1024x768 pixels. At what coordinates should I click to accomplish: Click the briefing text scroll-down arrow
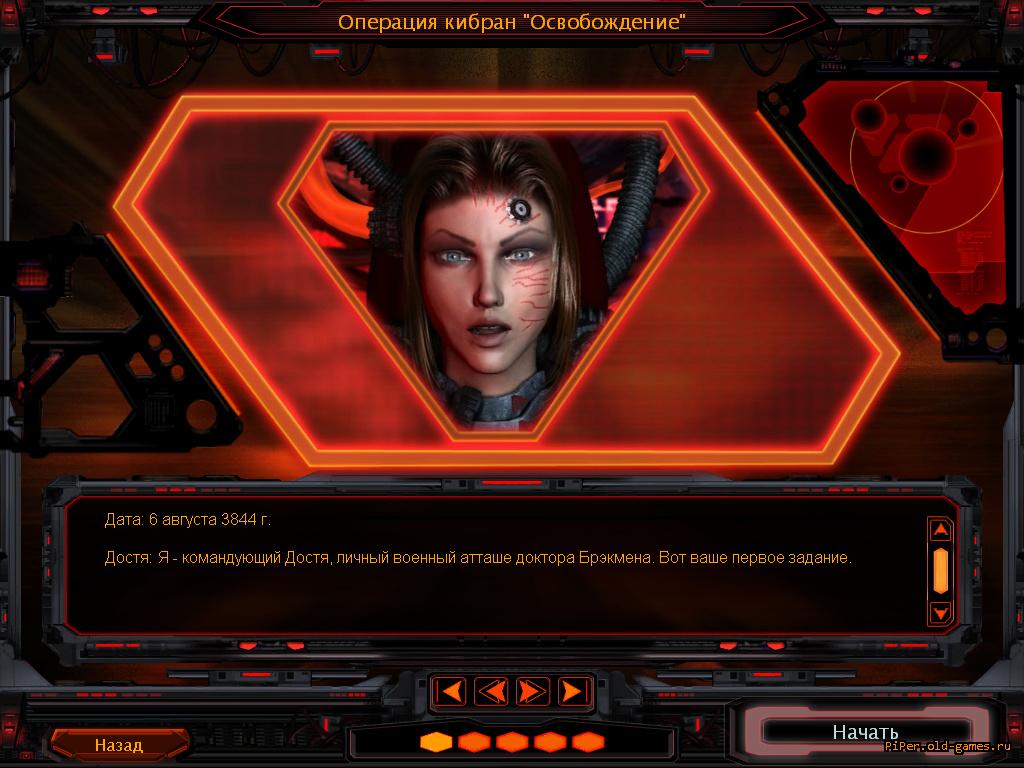click(940, 611)
